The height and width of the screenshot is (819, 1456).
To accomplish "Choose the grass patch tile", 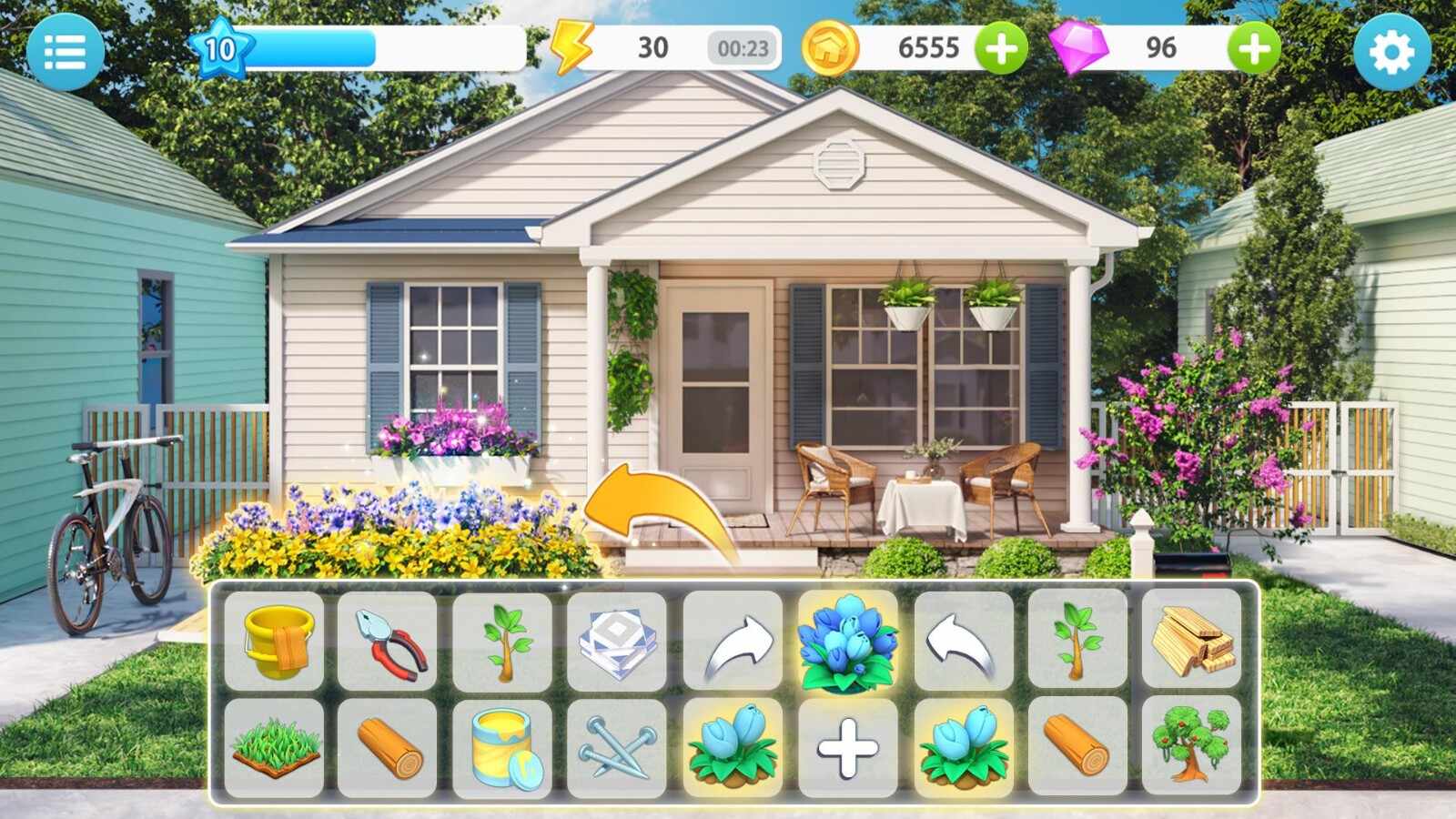I will (274, 748).
